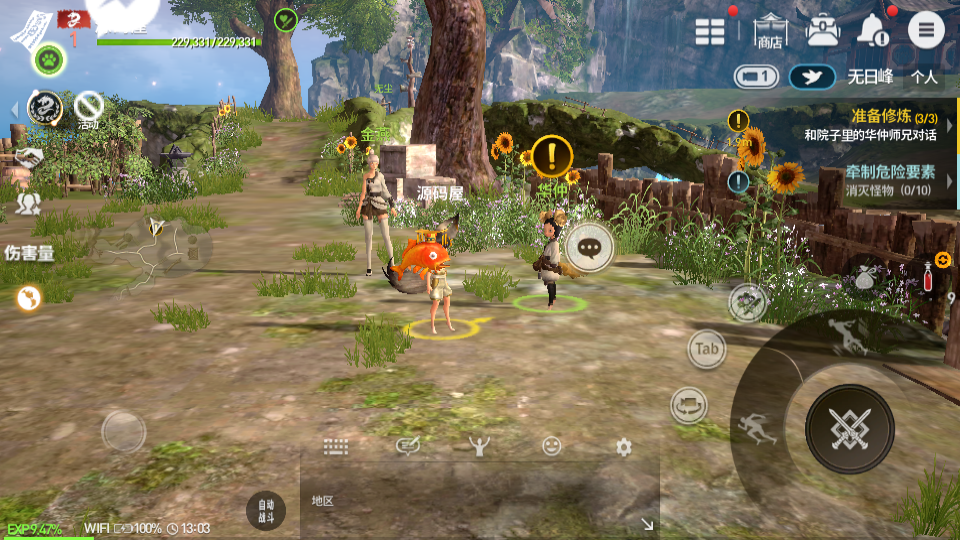Open the green paw pet icon
This screenshot has height=540, width=960.
(48, 60)
